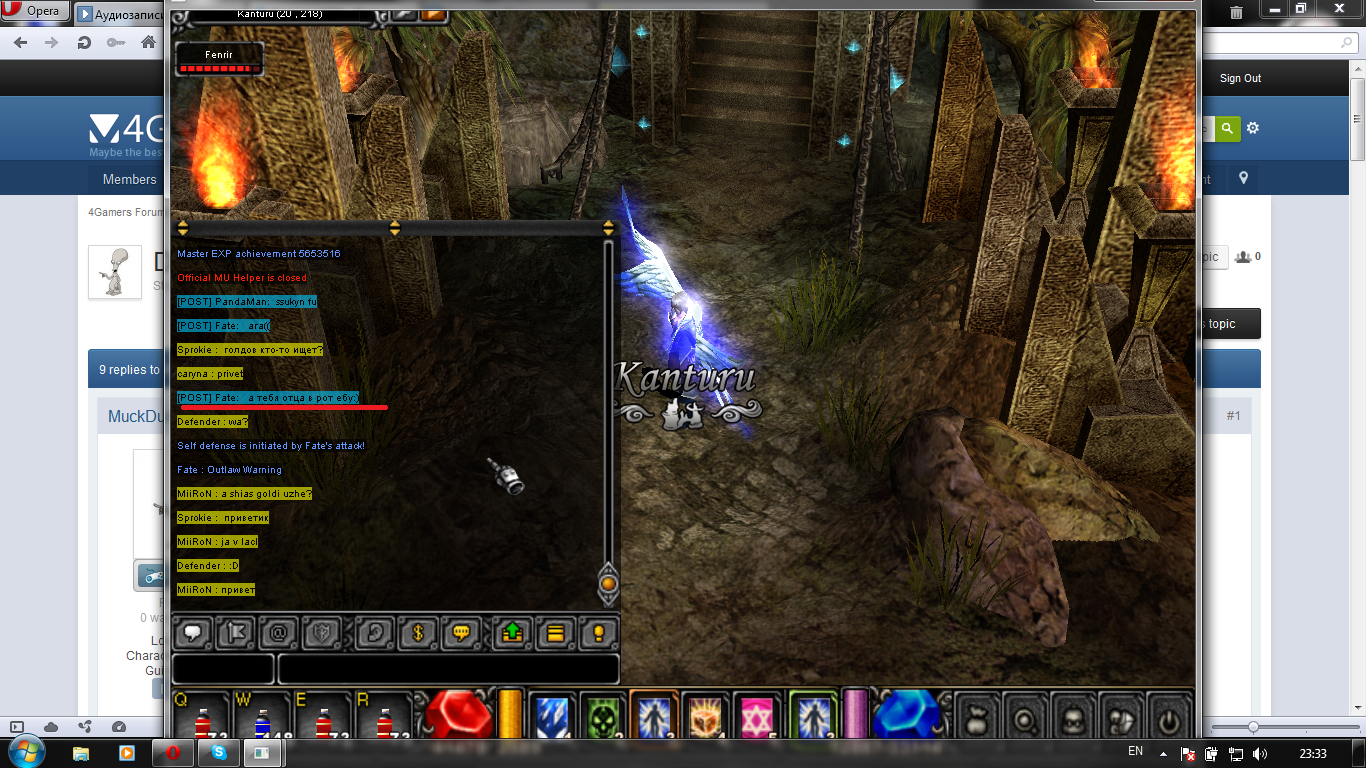Open the normal chat speech bubble button
1366x768 pixels.
point(191,633)
